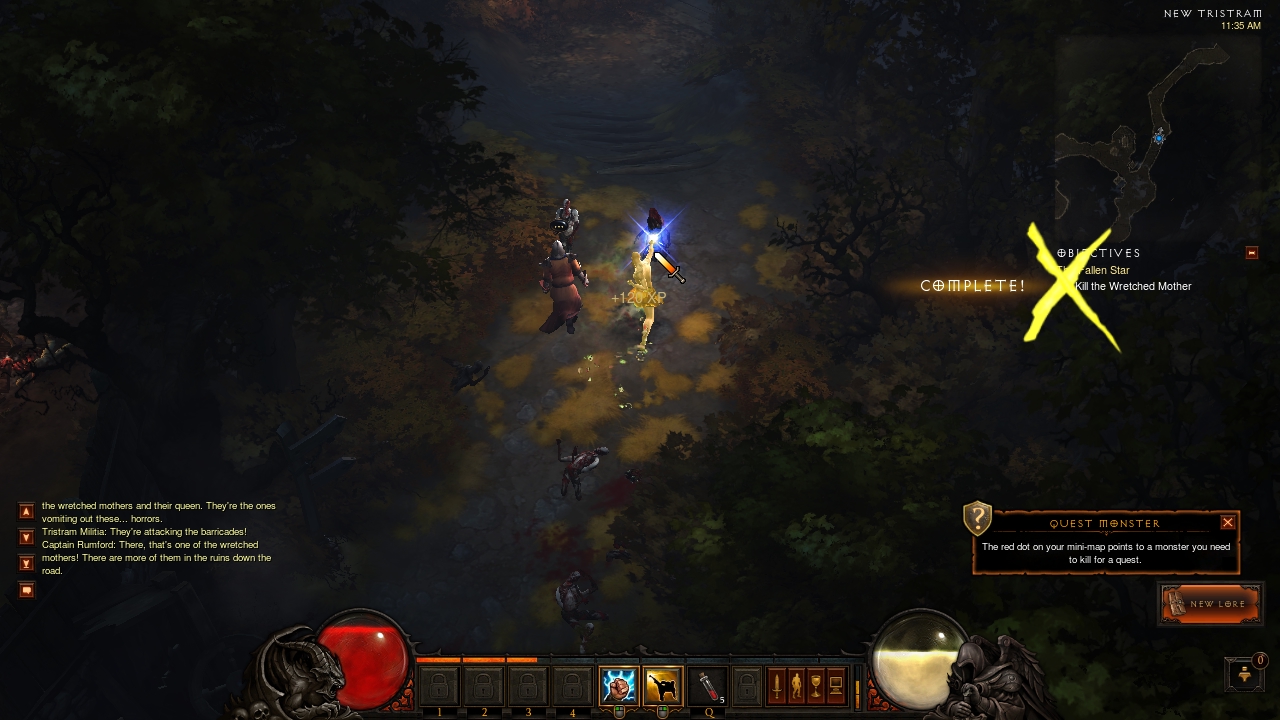1280x720 pixels.
Task: Open the character inventory figure button
Action: click(x=796, y=686)
